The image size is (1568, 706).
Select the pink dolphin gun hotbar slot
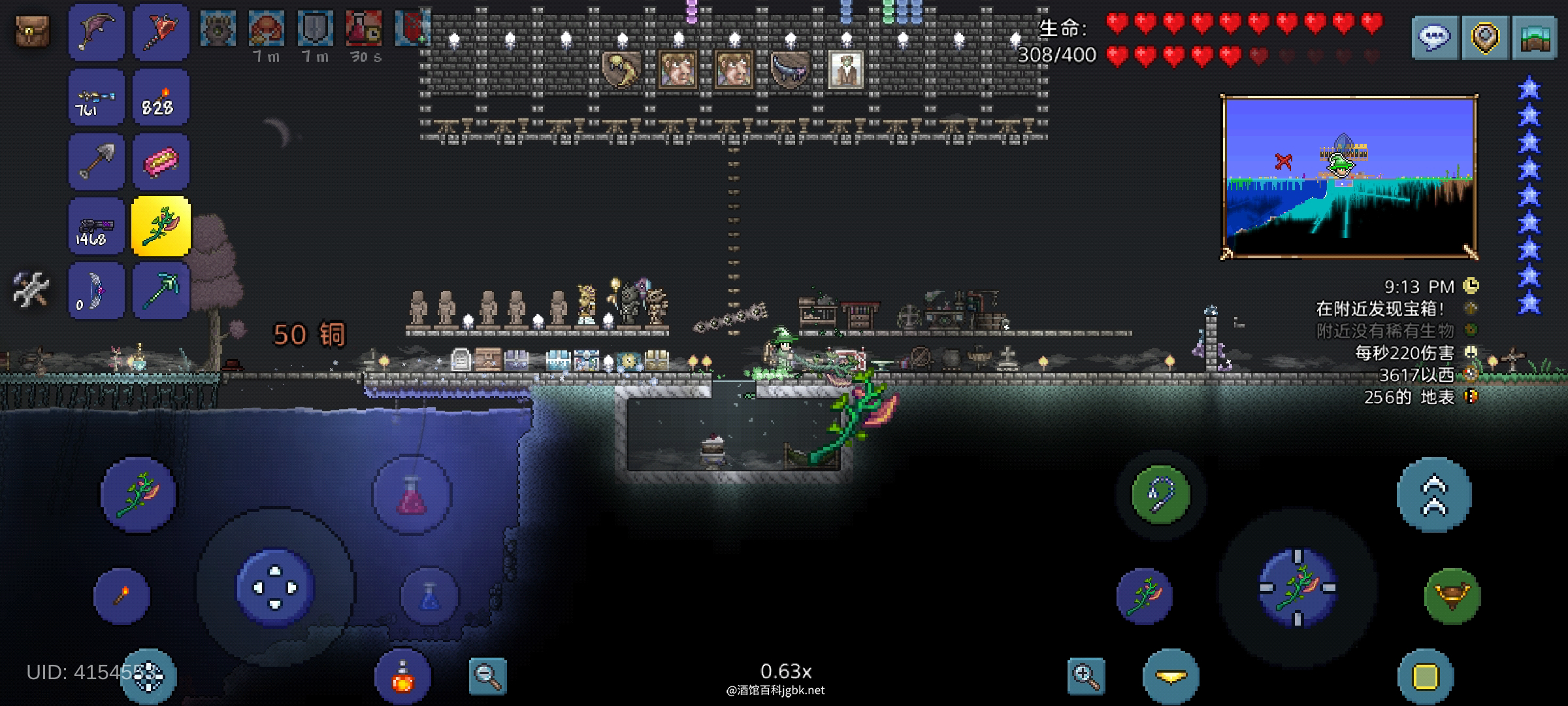click(x=96, y=32)
